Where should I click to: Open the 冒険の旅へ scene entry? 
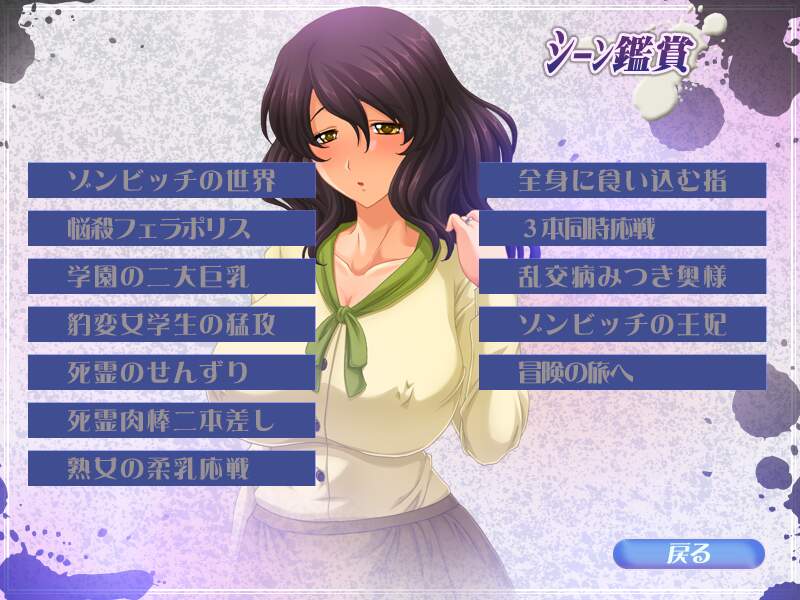tap(622, 372)
